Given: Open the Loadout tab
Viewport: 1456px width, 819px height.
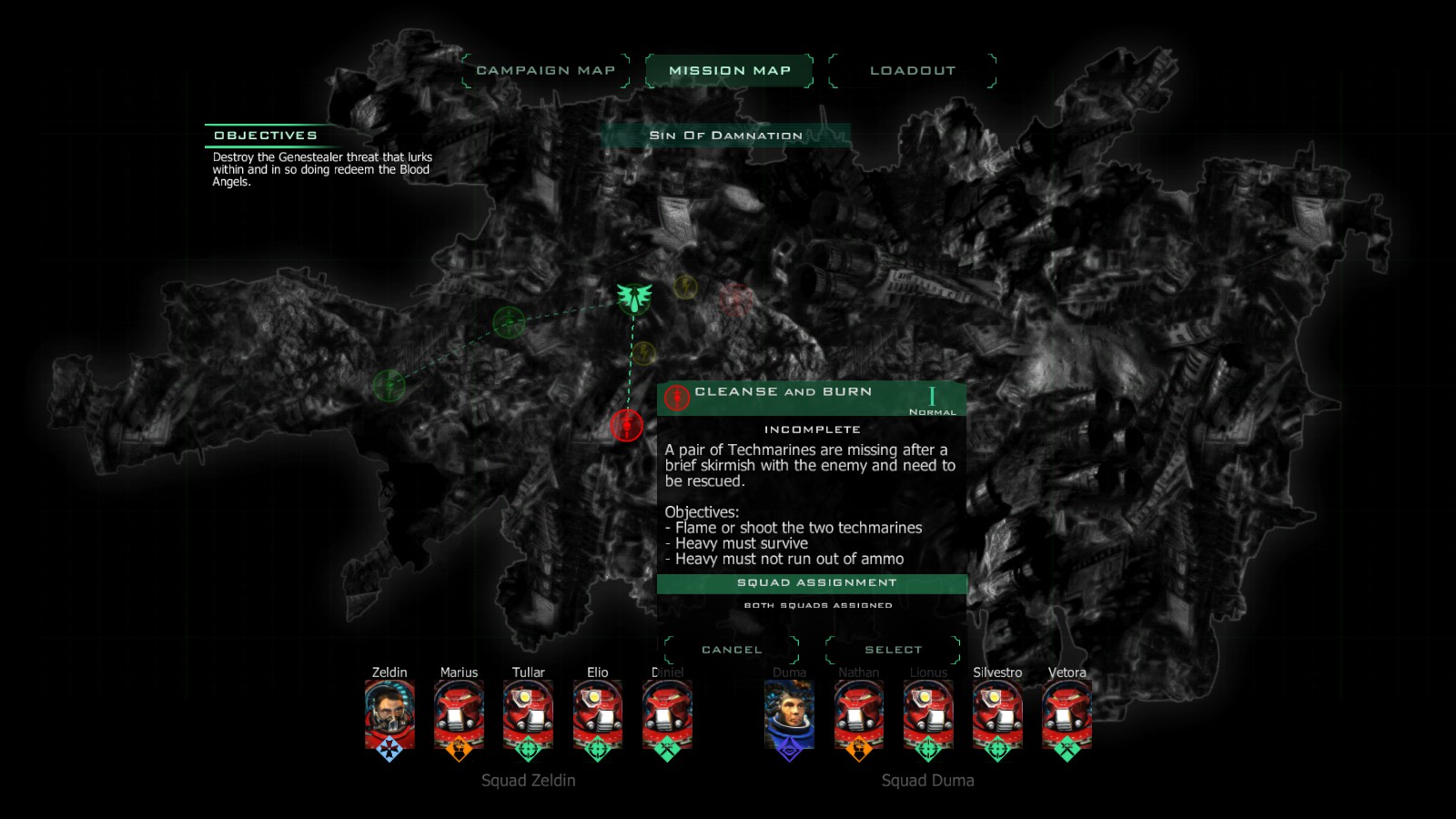Looking at the screenshot, I should tap(913, 69).
